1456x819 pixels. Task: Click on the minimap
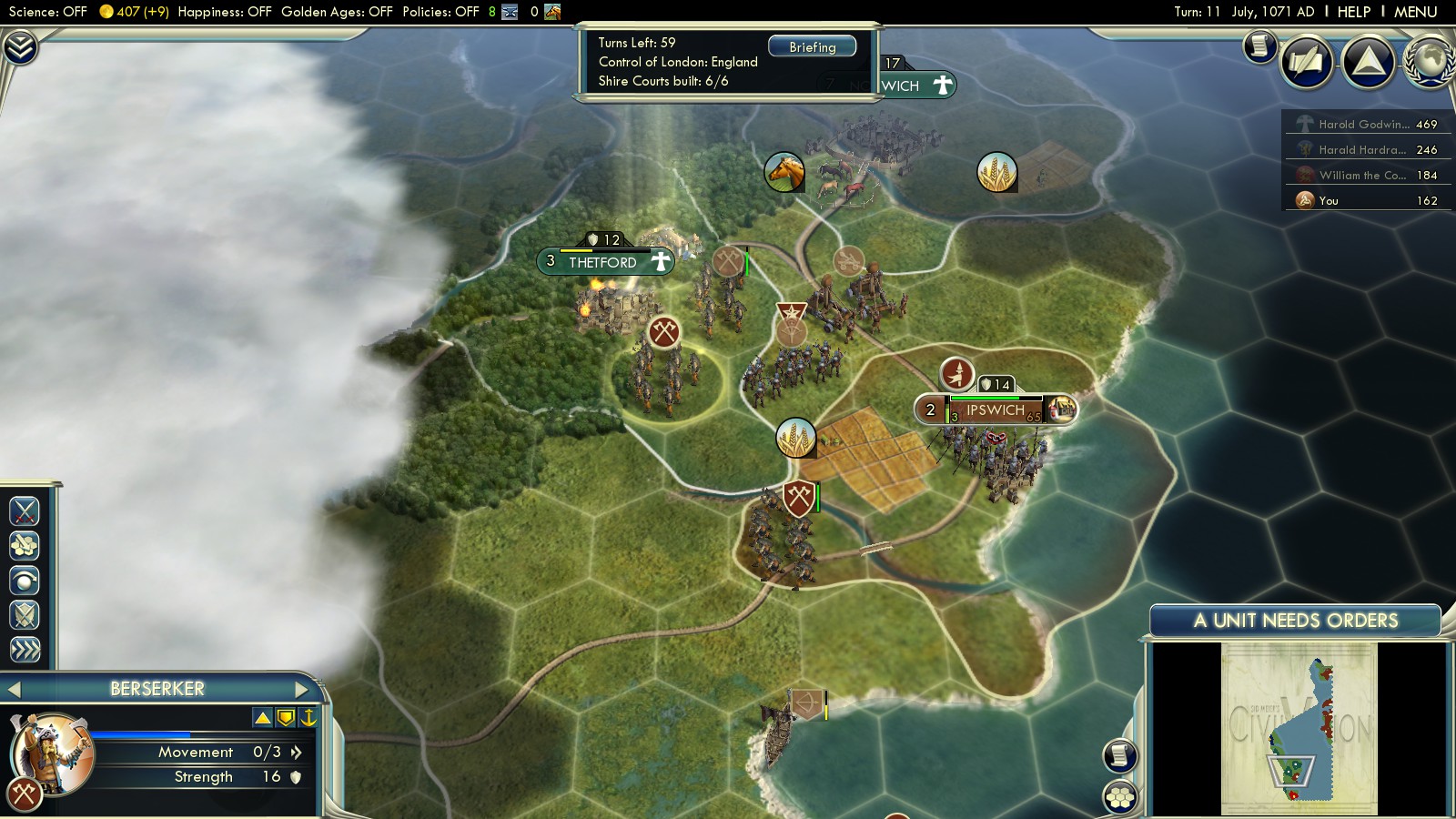pyautogui.click(x=1299, y=728)
